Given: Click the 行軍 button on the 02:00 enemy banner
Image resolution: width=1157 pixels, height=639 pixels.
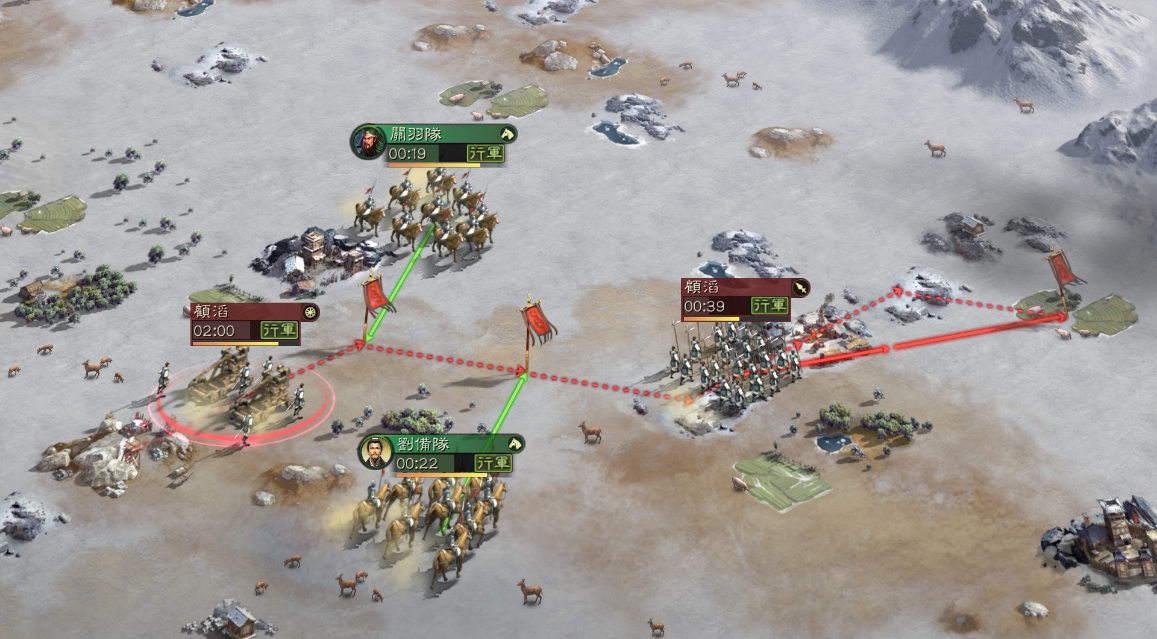Looking at the screenshot, I should click(279, 330).
